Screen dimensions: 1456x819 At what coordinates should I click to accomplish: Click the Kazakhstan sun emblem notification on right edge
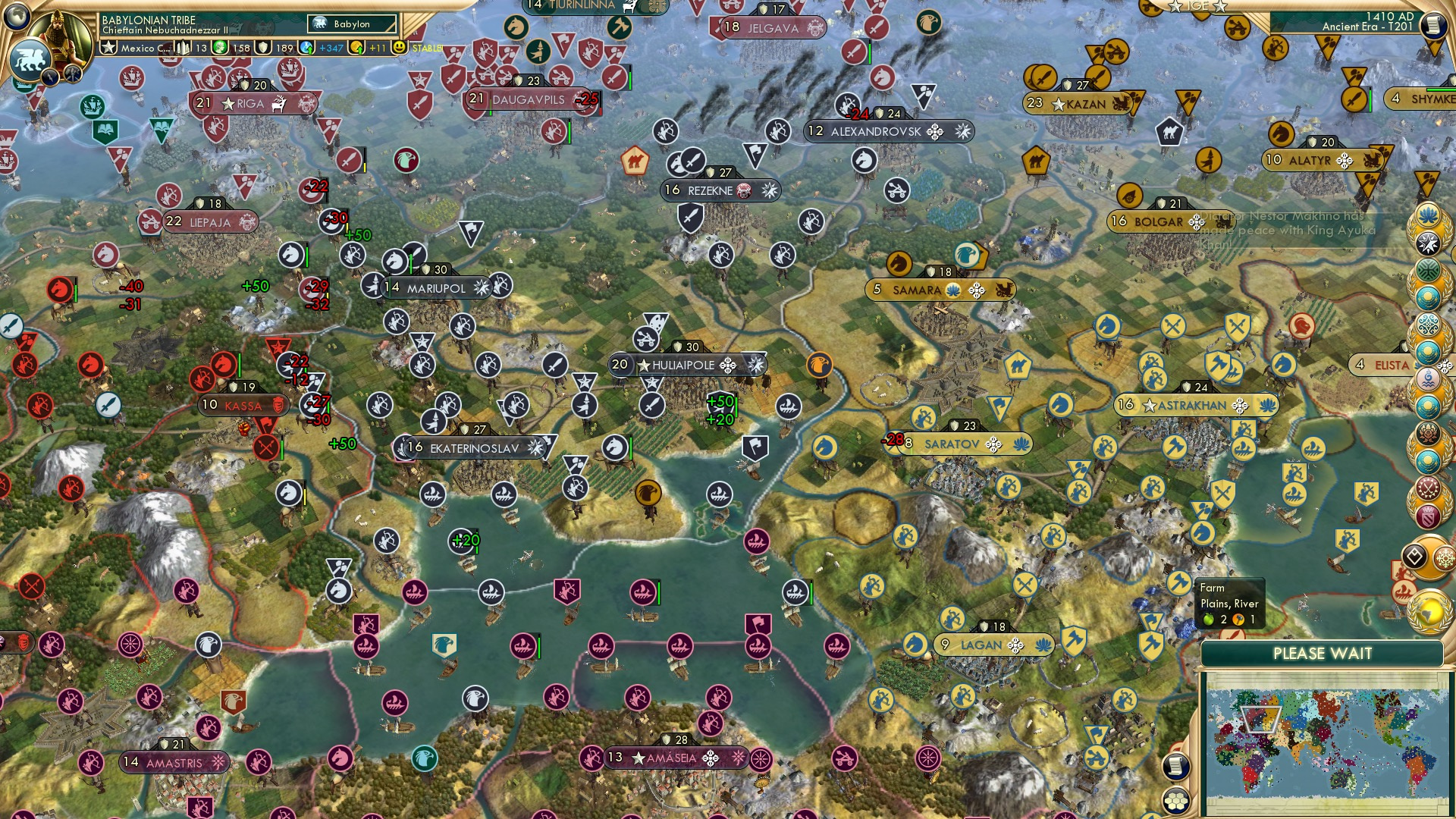click(x=1429, y=296)
